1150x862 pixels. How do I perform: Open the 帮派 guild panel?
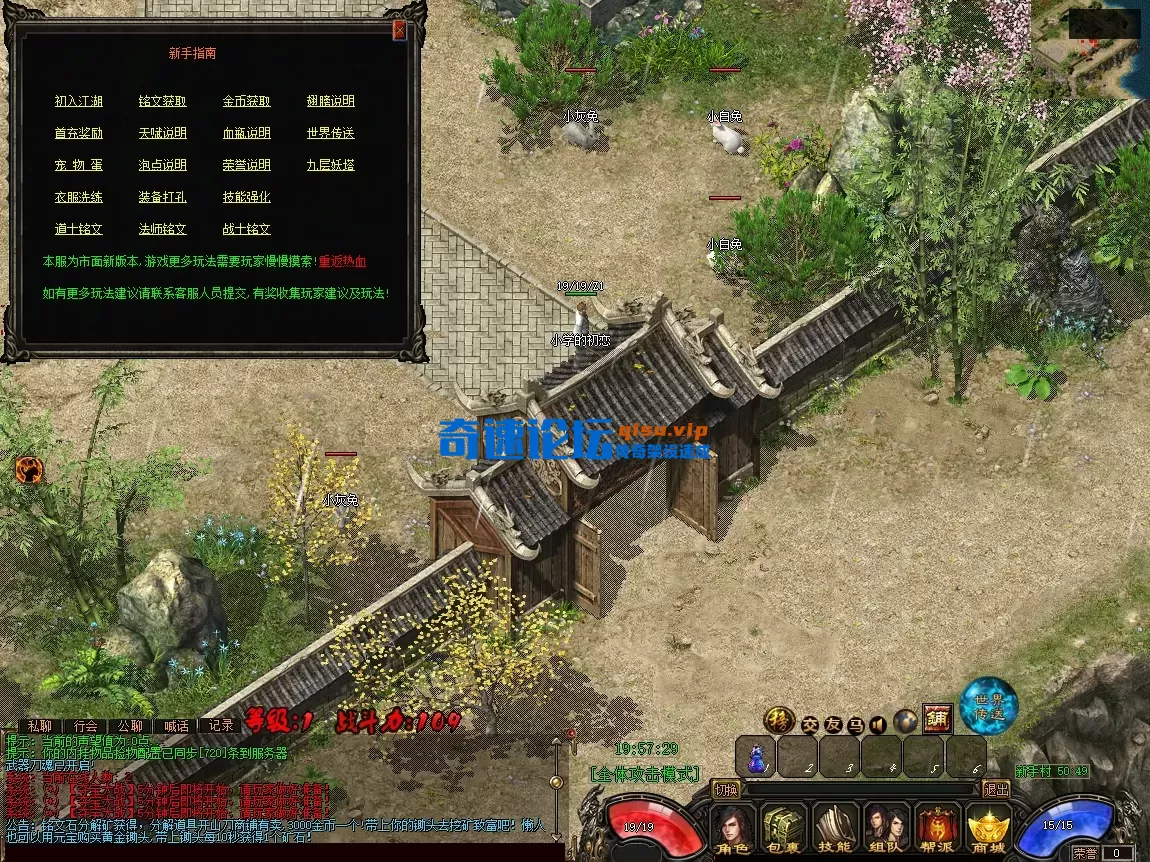pos(938,830)
